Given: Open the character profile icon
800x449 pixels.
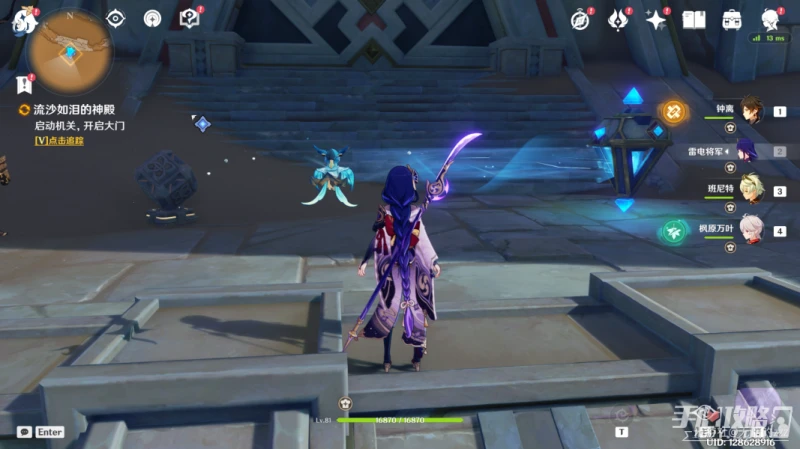Looking at the screenshot, I should pyautogui.click(x=770, y=19).
